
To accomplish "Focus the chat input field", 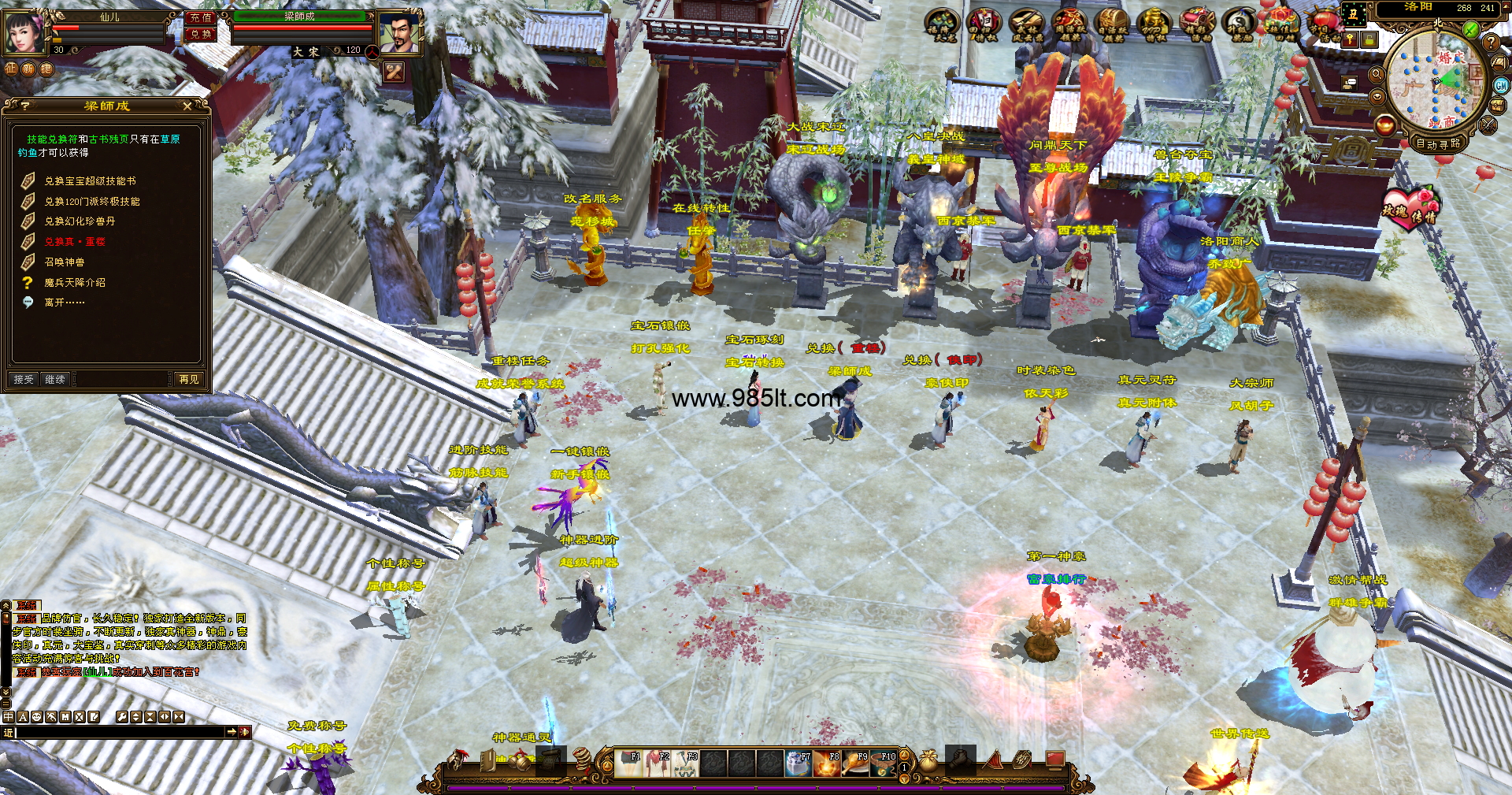I will 118,732.
